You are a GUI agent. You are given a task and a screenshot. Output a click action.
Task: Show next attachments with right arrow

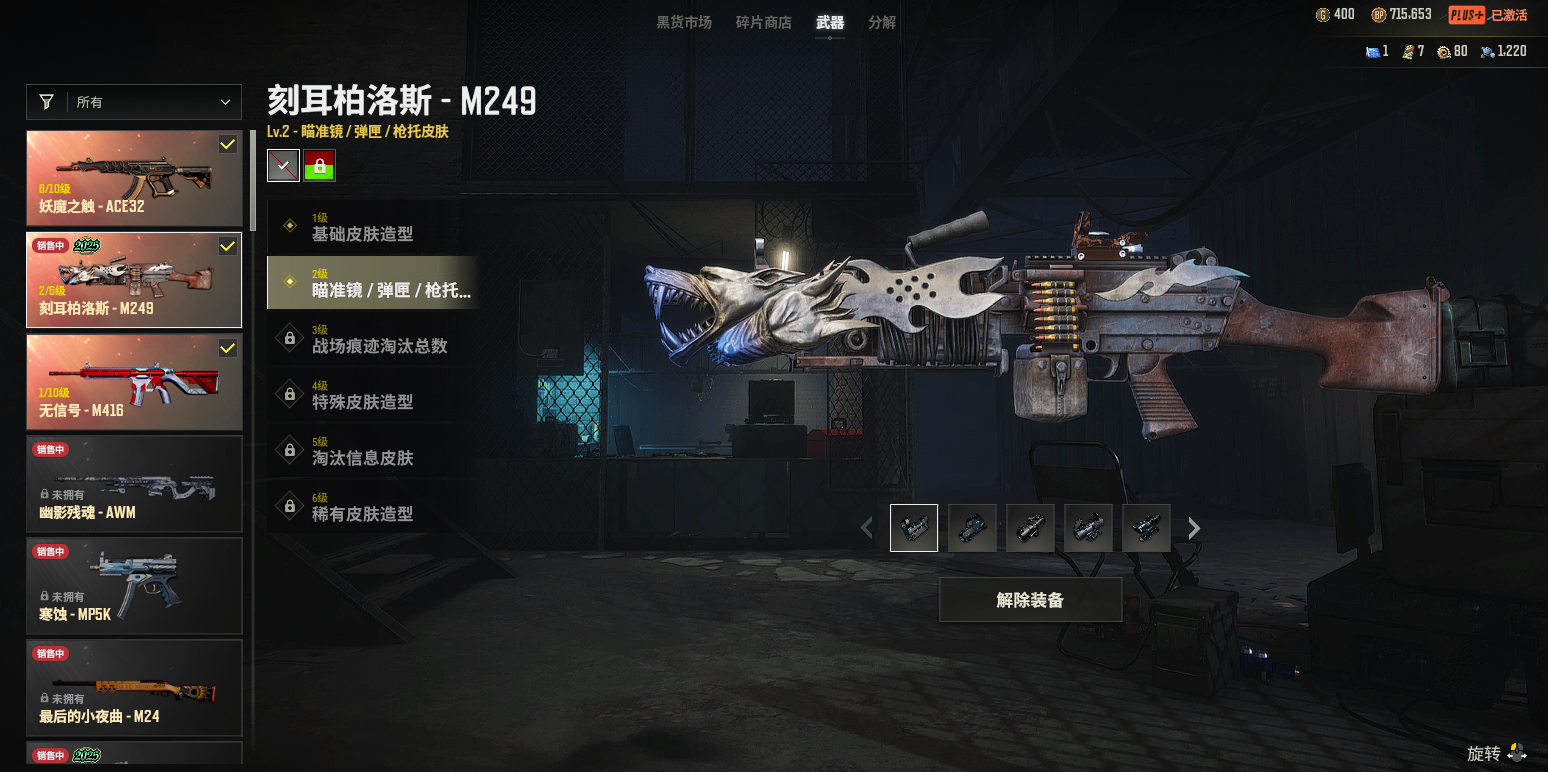pos(1194,528)
